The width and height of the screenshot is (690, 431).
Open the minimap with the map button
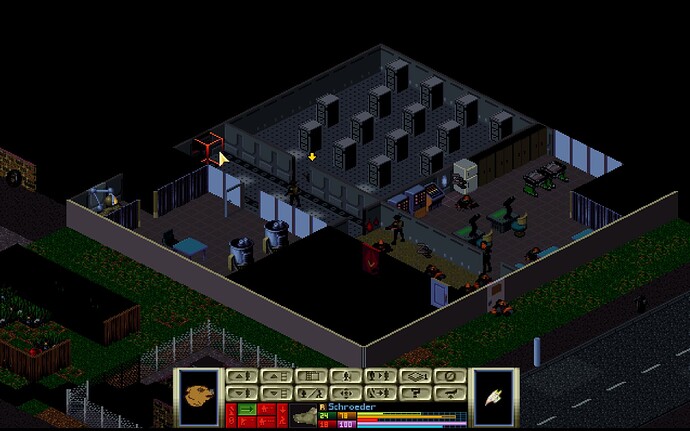310,376
